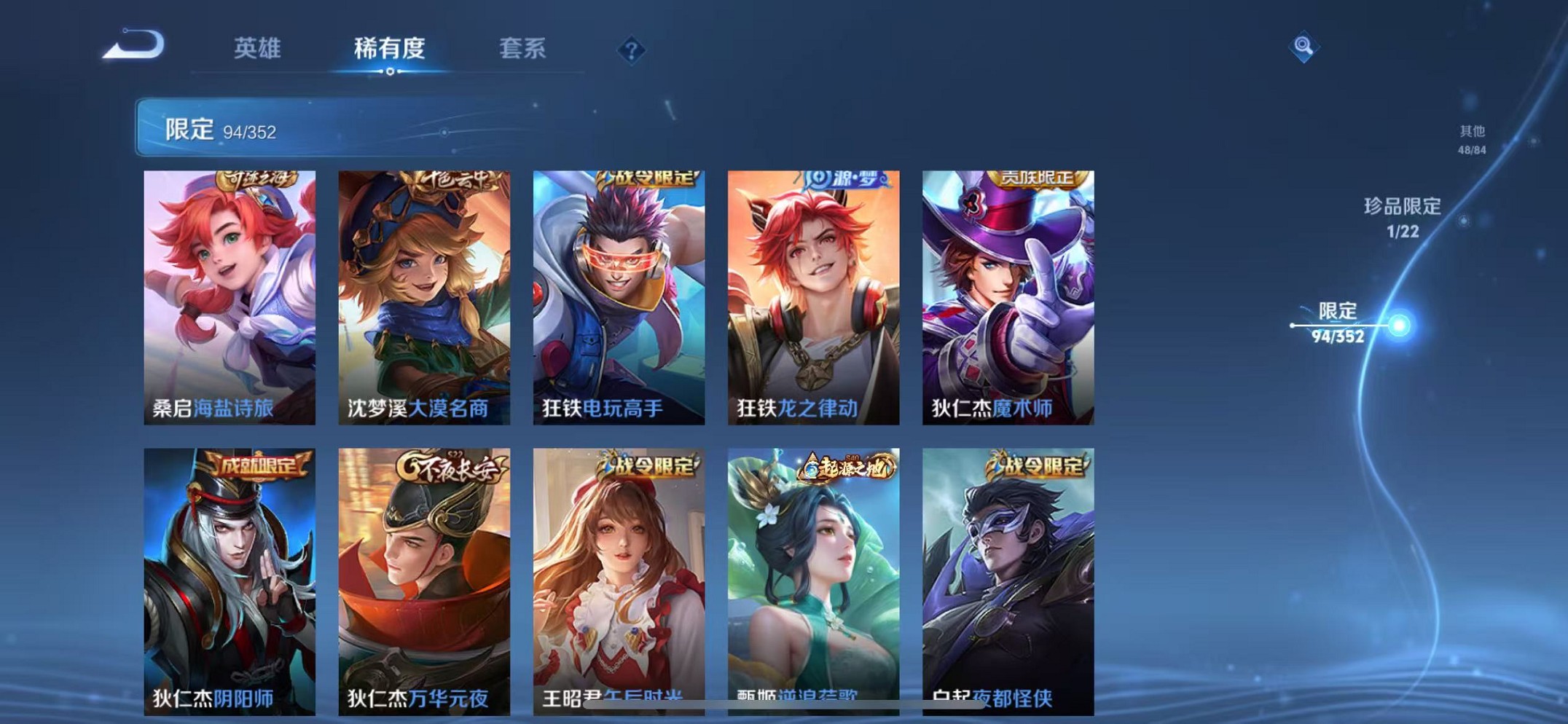View the 王昭君 午后时光 skin card

tap(619, 575)
